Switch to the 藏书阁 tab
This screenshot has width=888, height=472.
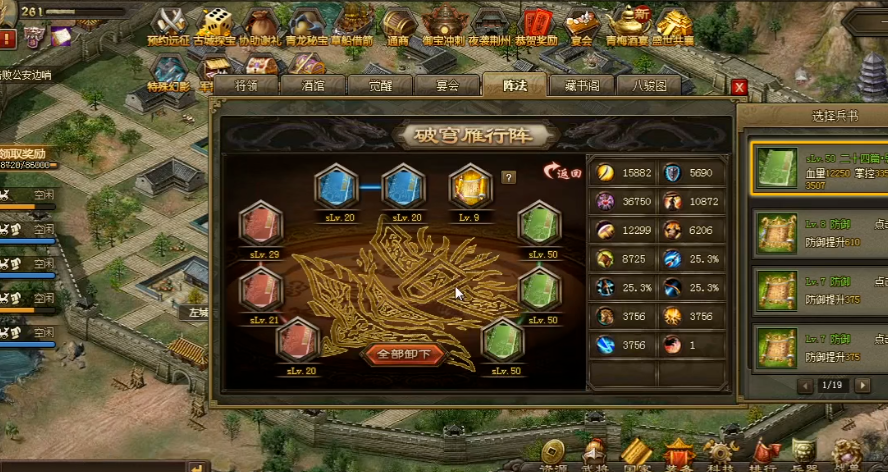click(x=582, y=86)
